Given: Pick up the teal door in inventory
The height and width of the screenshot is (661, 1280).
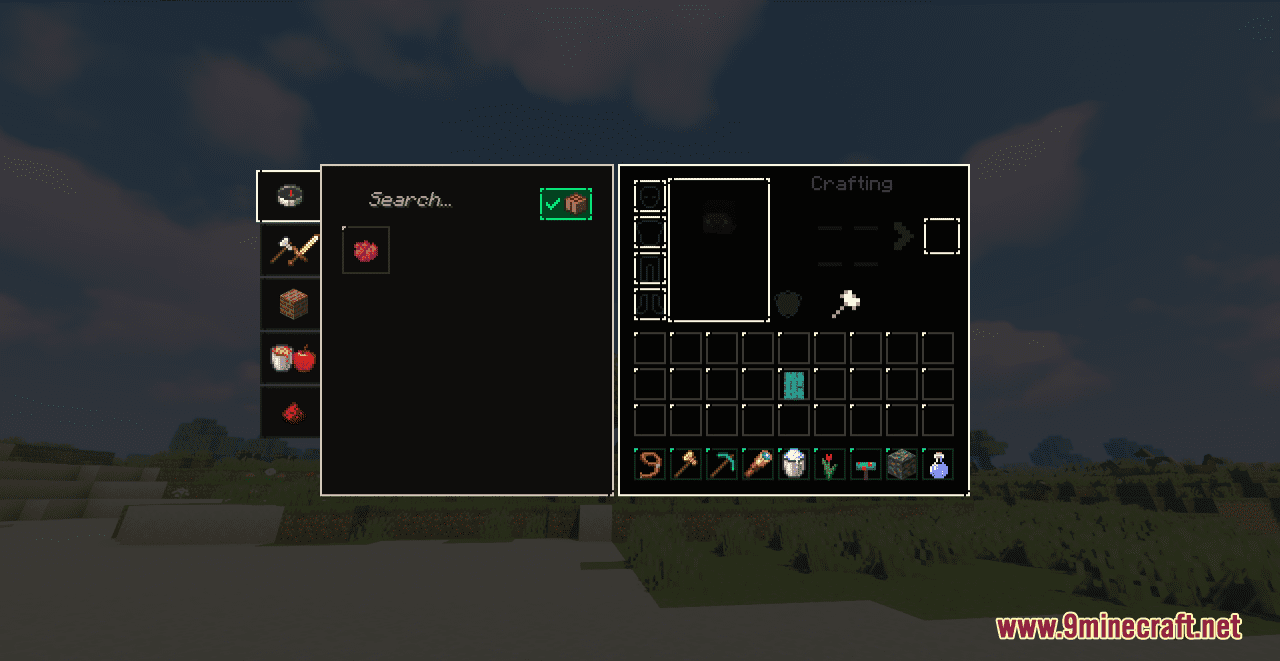Looking at the screenshot, I should [x=794, y=384].
